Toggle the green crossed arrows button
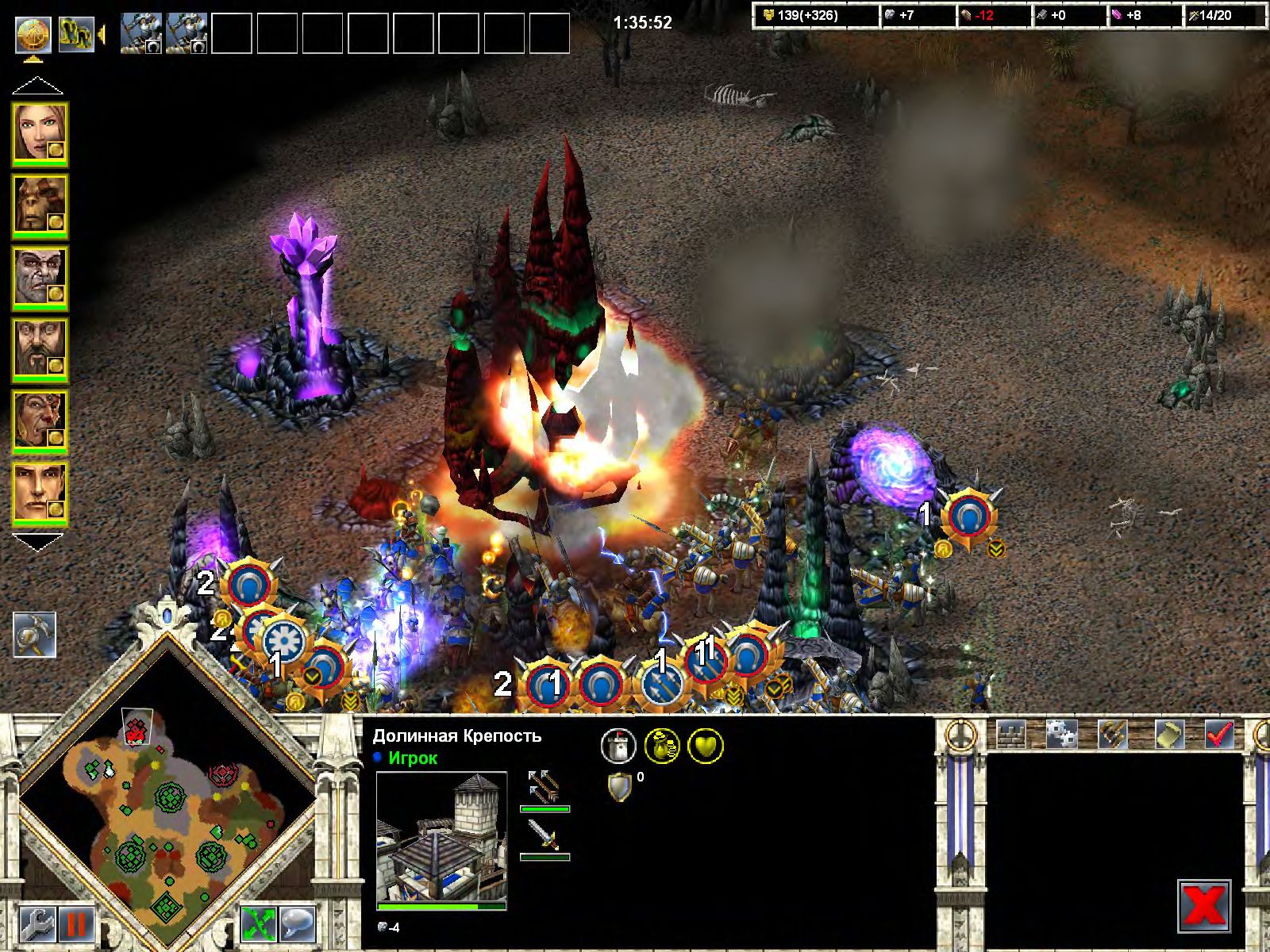The height and width of the screenshot is (952, 1270). pyautogui.click(x=260, y=924)
